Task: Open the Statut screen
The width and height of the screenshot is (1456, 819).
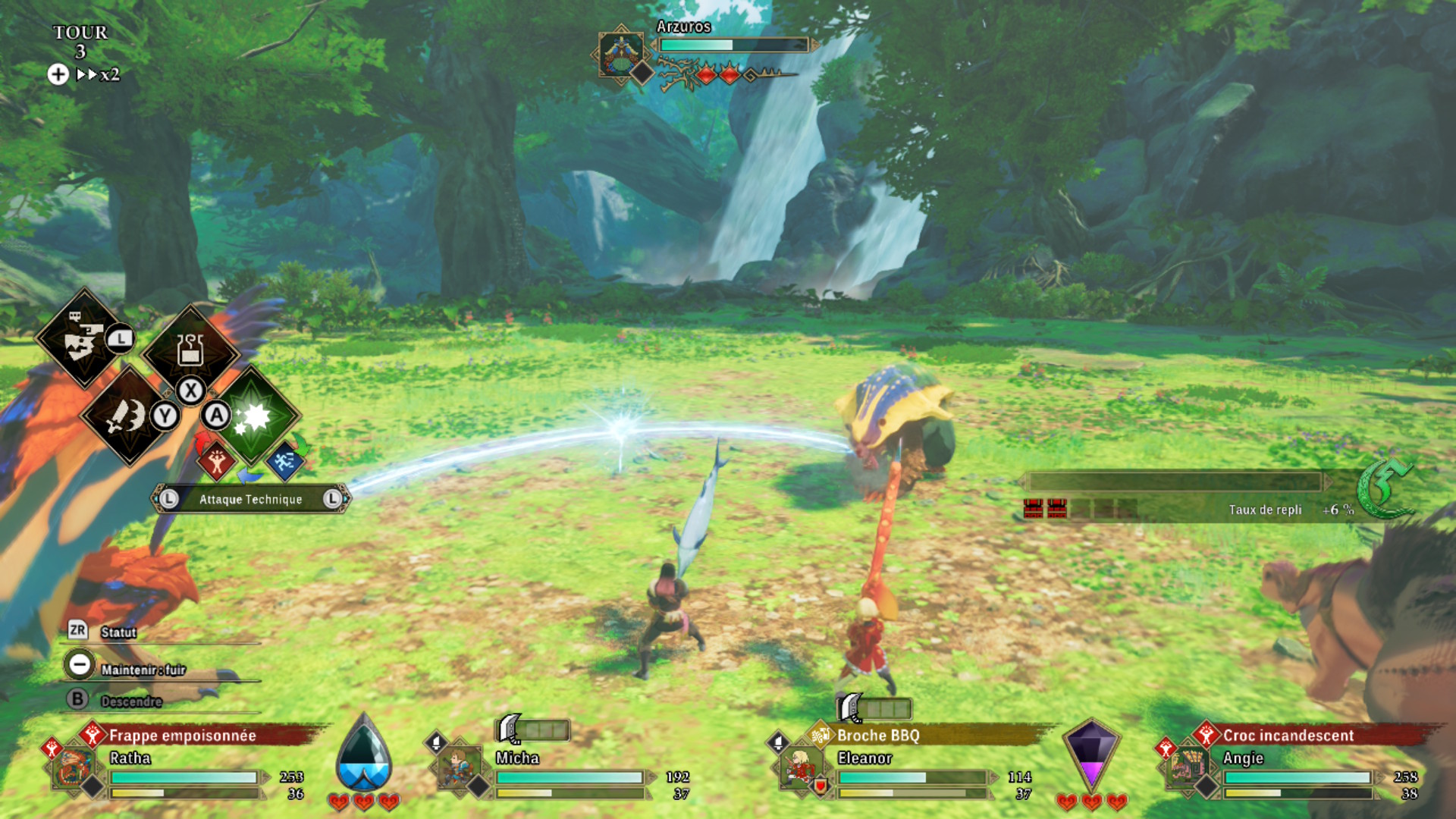Action: click(118, 632)
